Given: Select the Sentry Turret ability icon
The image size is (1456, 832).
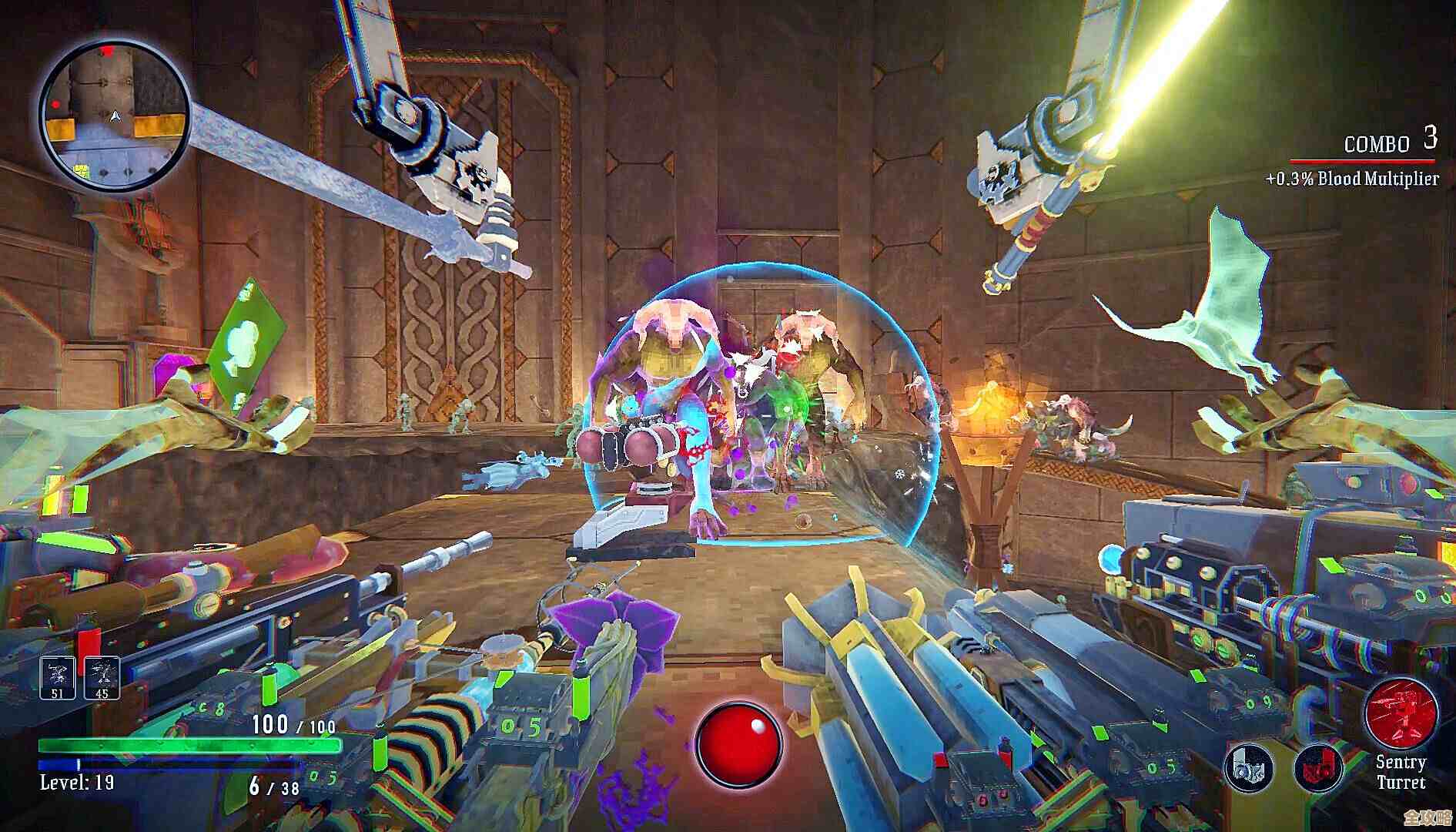Looking at the screenshot, I should pyautogui.click(x=1403, y=713).
